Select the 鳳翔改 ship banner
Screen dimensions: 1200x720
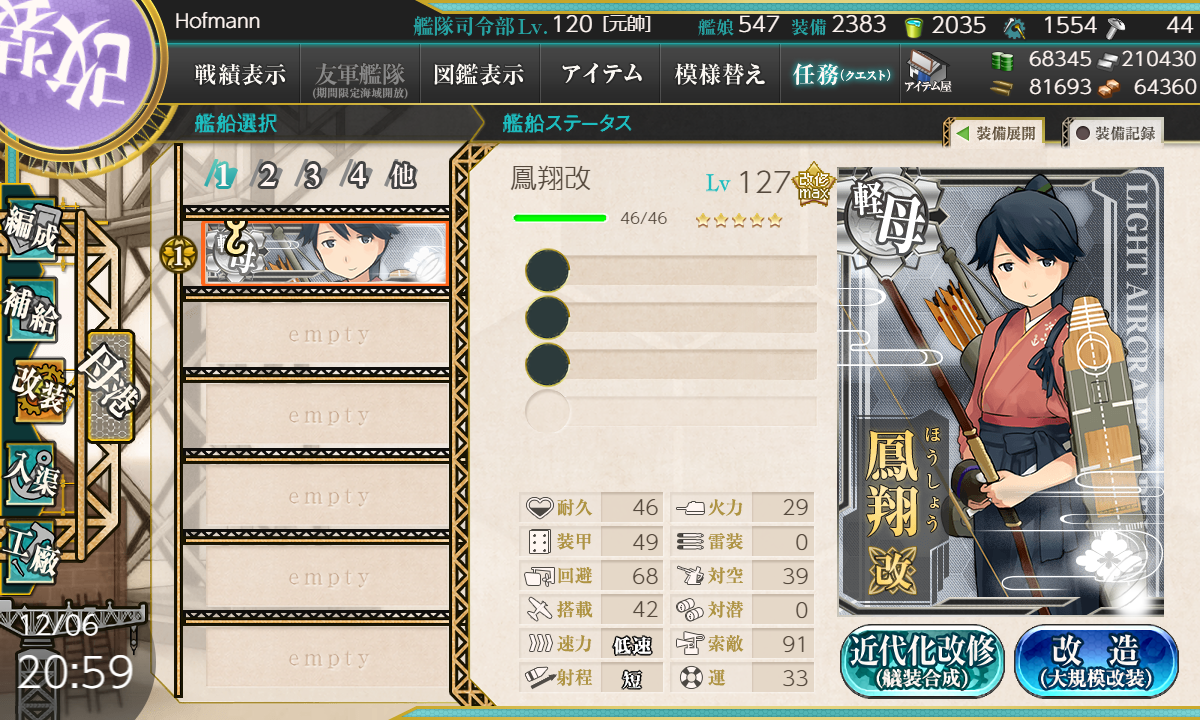(324, 254)
